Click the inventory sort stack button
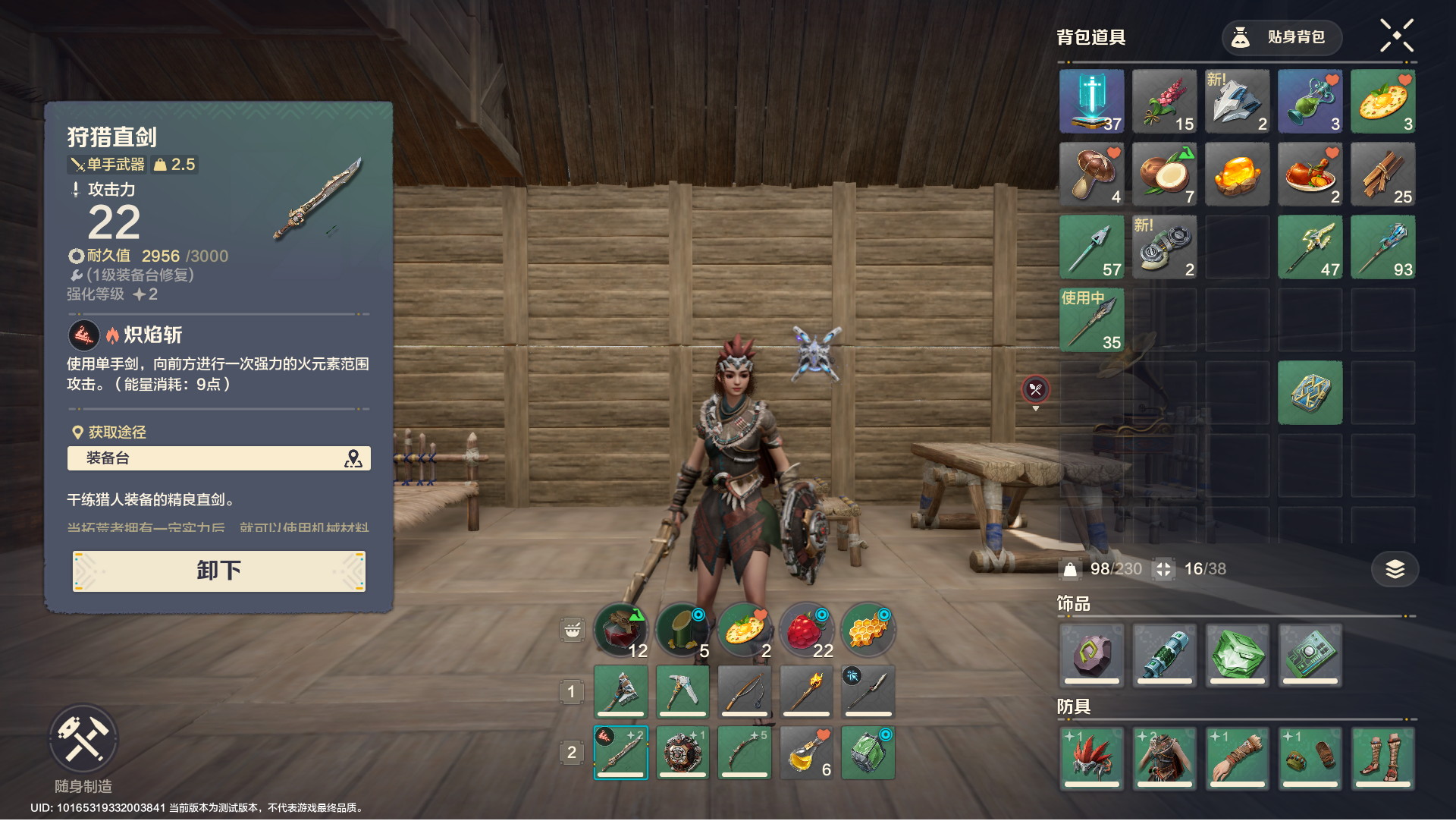The image size is (1456, 821). point(1395,569)
